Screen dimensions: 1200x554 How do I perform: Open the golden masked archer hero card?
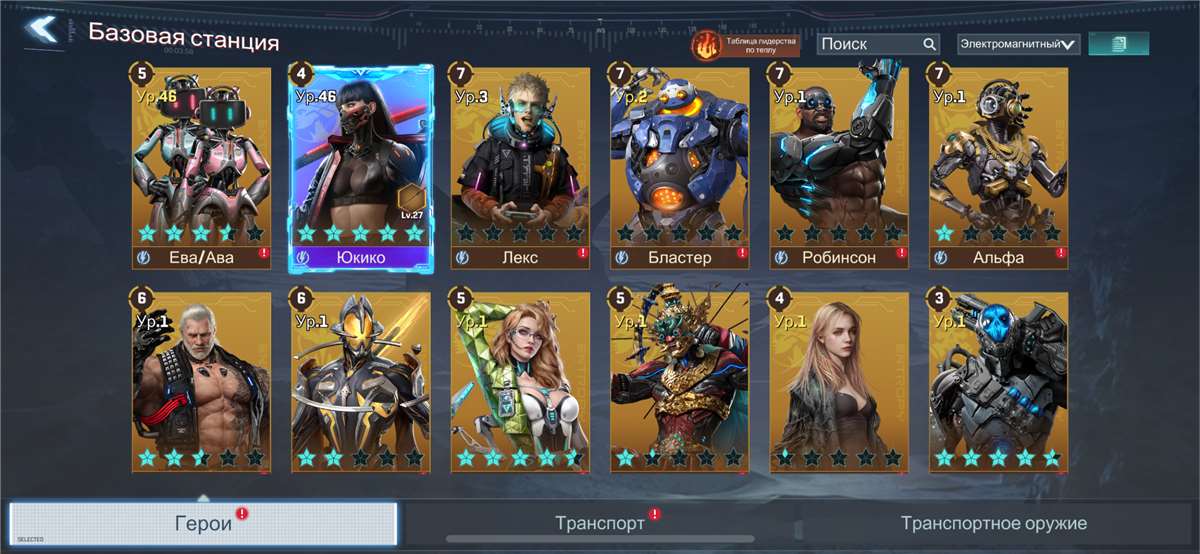(x=680, y=382)
